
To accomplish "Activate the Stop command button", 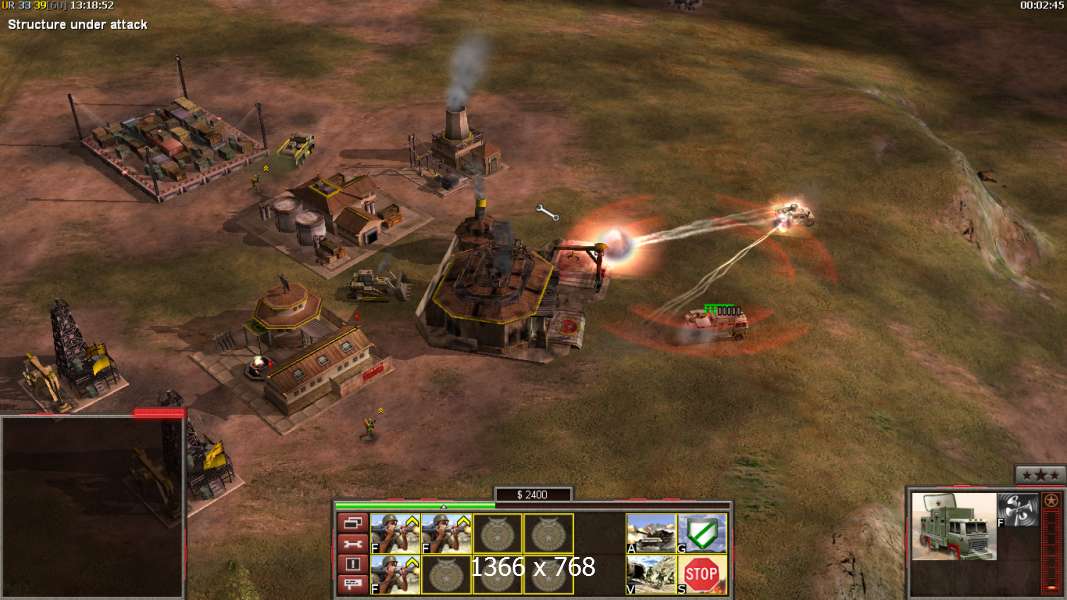I will point(702,574).
